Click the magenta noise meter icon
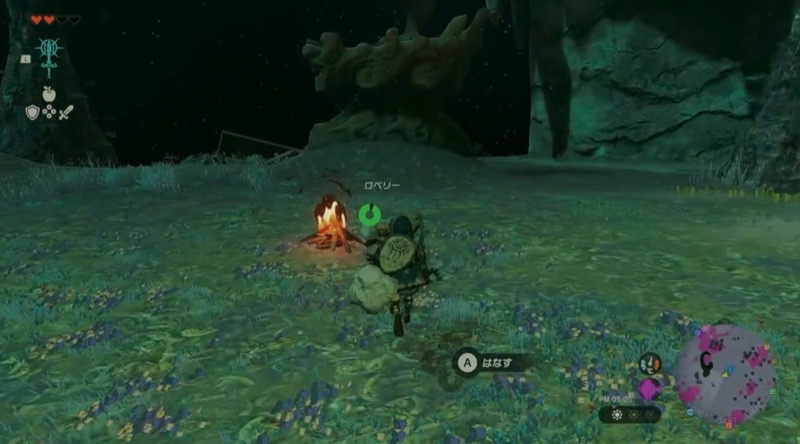The width and height of the screenshot is (800, 444). pos(650,388)
